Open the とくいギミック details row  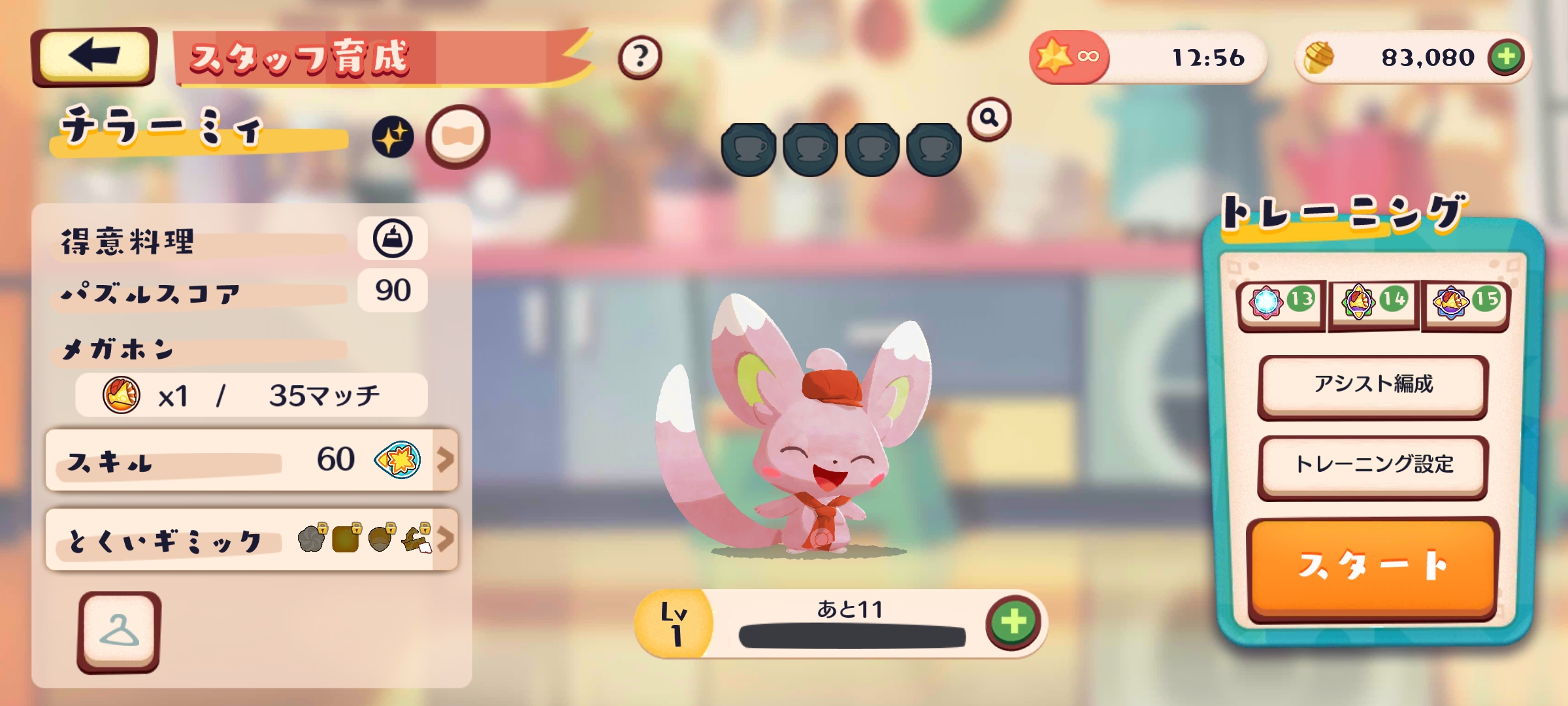click(x=252, y=540)
